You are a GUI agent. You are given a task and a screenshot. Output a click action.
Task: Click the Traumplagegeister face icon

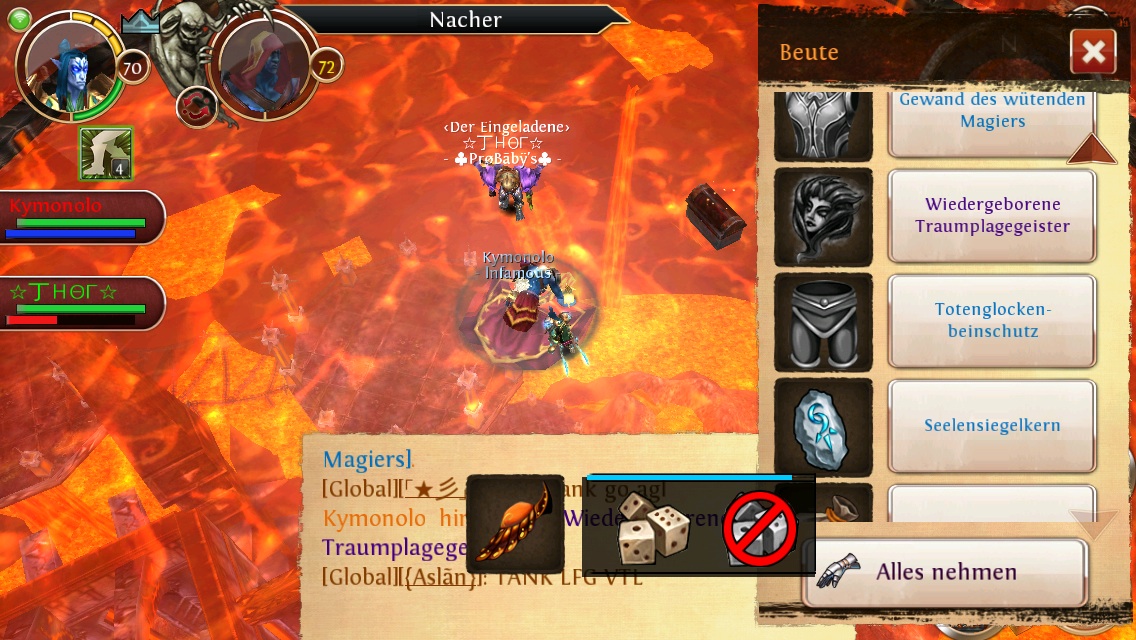coord(823,216)
